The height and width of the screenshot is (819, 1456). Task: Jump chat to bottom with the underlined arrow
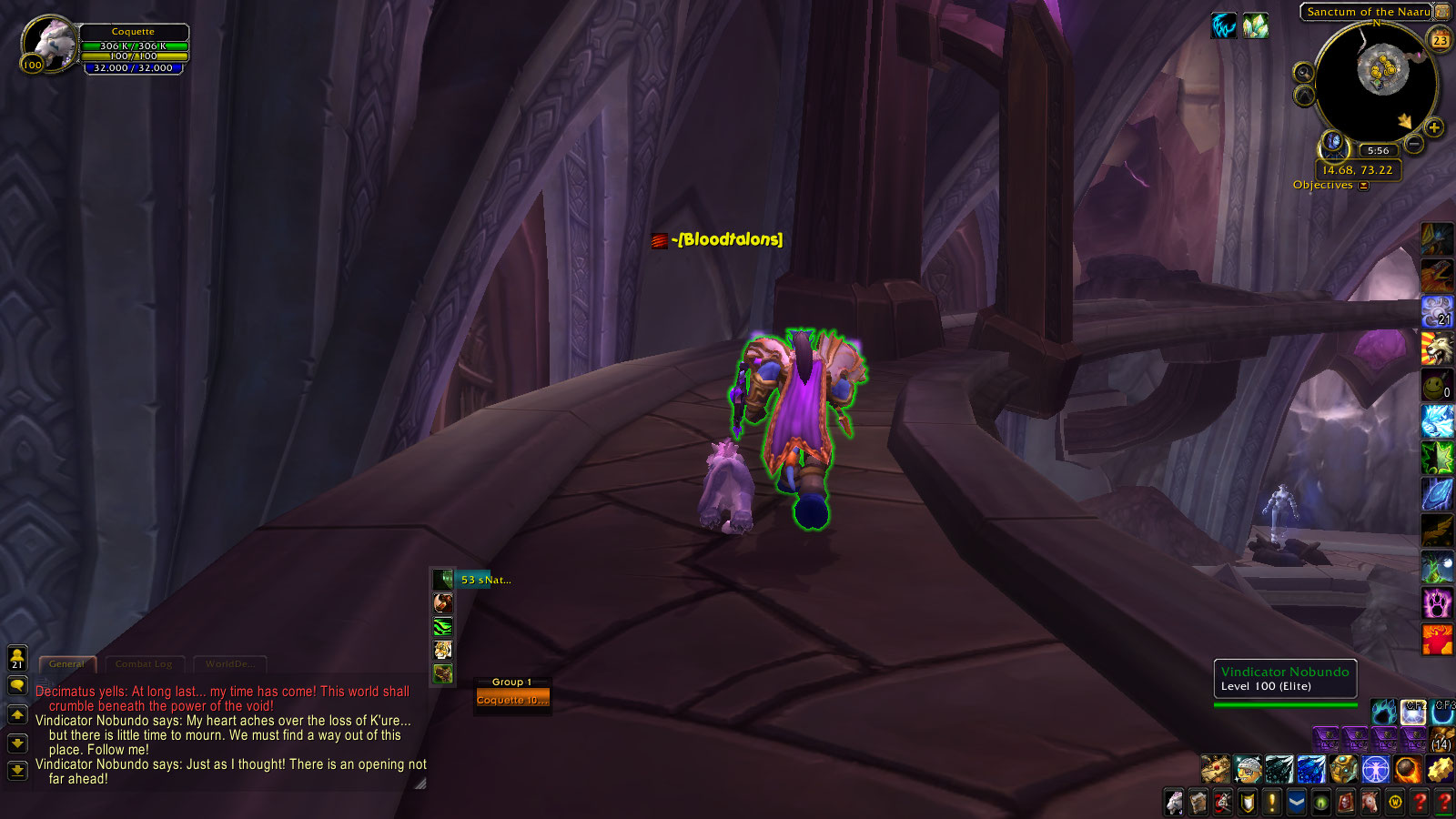17,772
